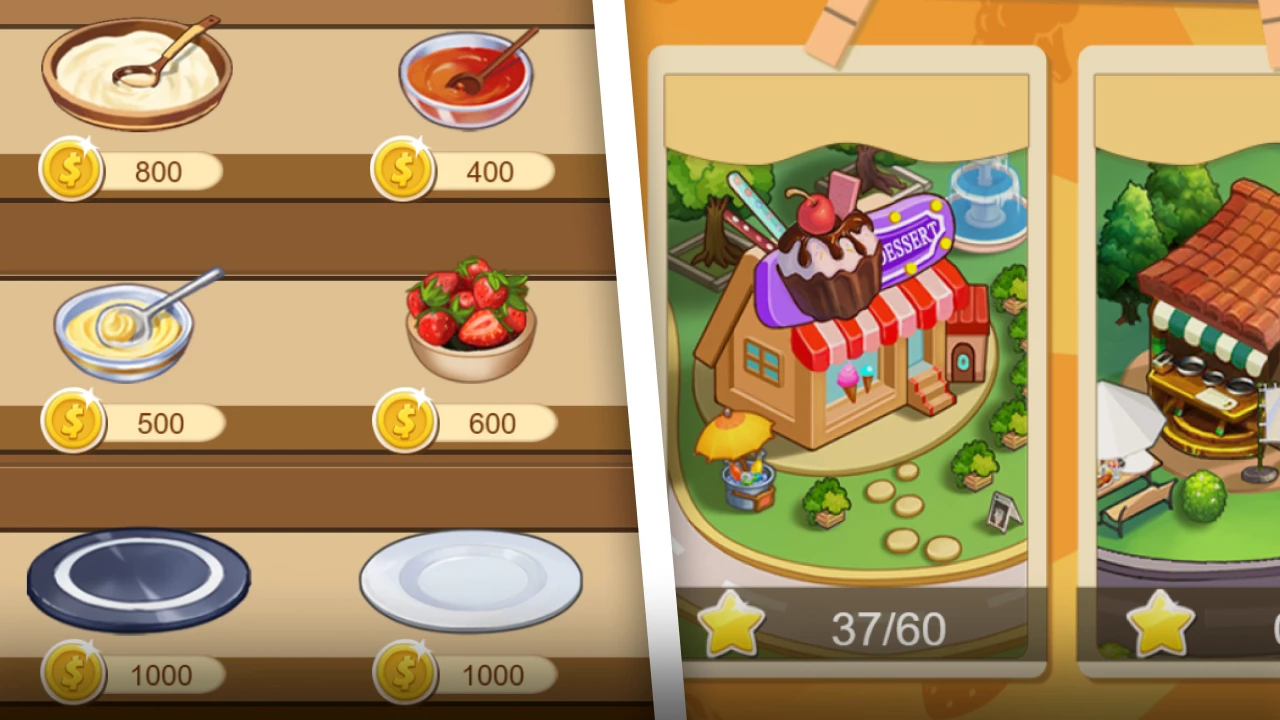Select the dark blue plate
The width and height of the screenshot is (1280, 720).
(x=137, y=580)
